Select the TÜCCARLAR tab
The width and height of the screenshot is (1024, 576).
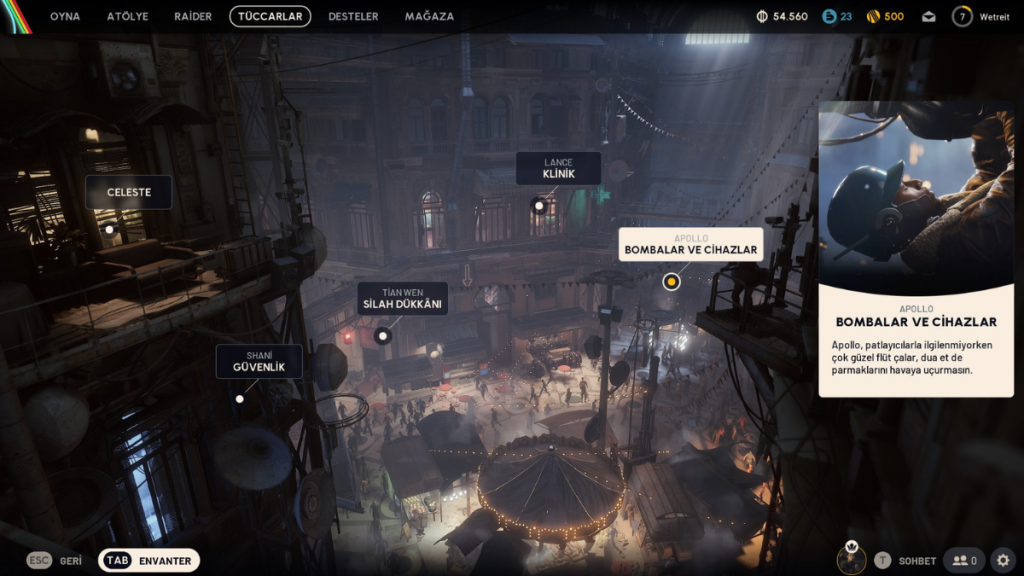point(270,16)
